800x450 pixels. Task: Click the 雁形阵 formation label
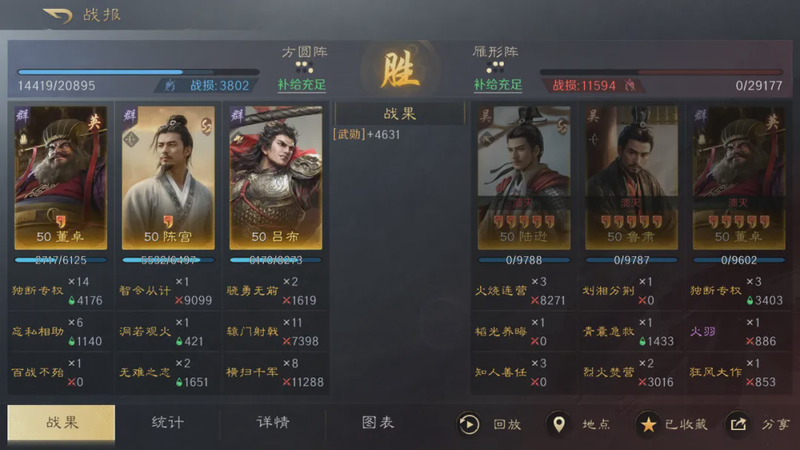tap(493, 52)
